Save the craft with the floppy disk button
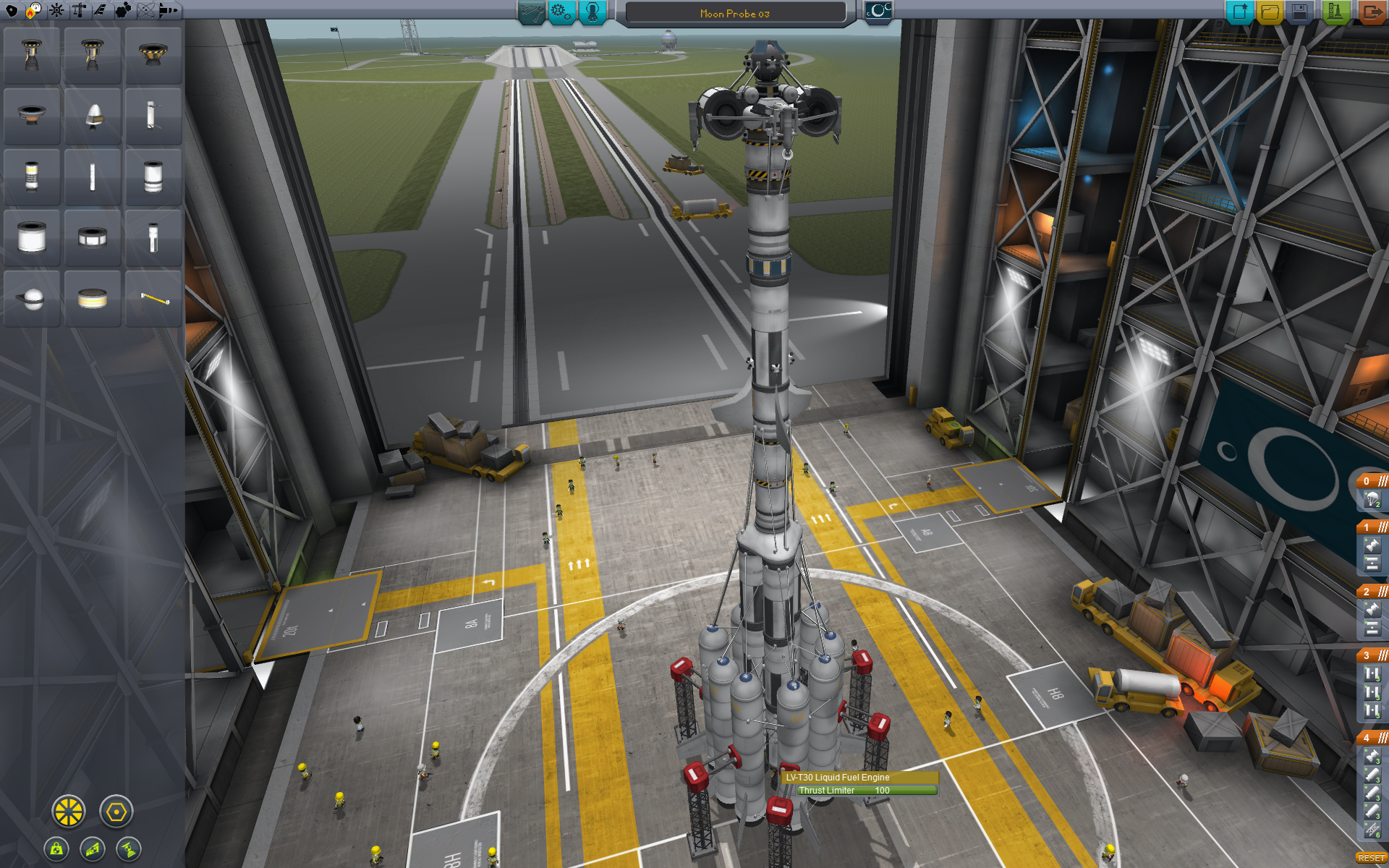This screenshot has height=868, width=1389. pyautogui.click(x=1300, y=12)
